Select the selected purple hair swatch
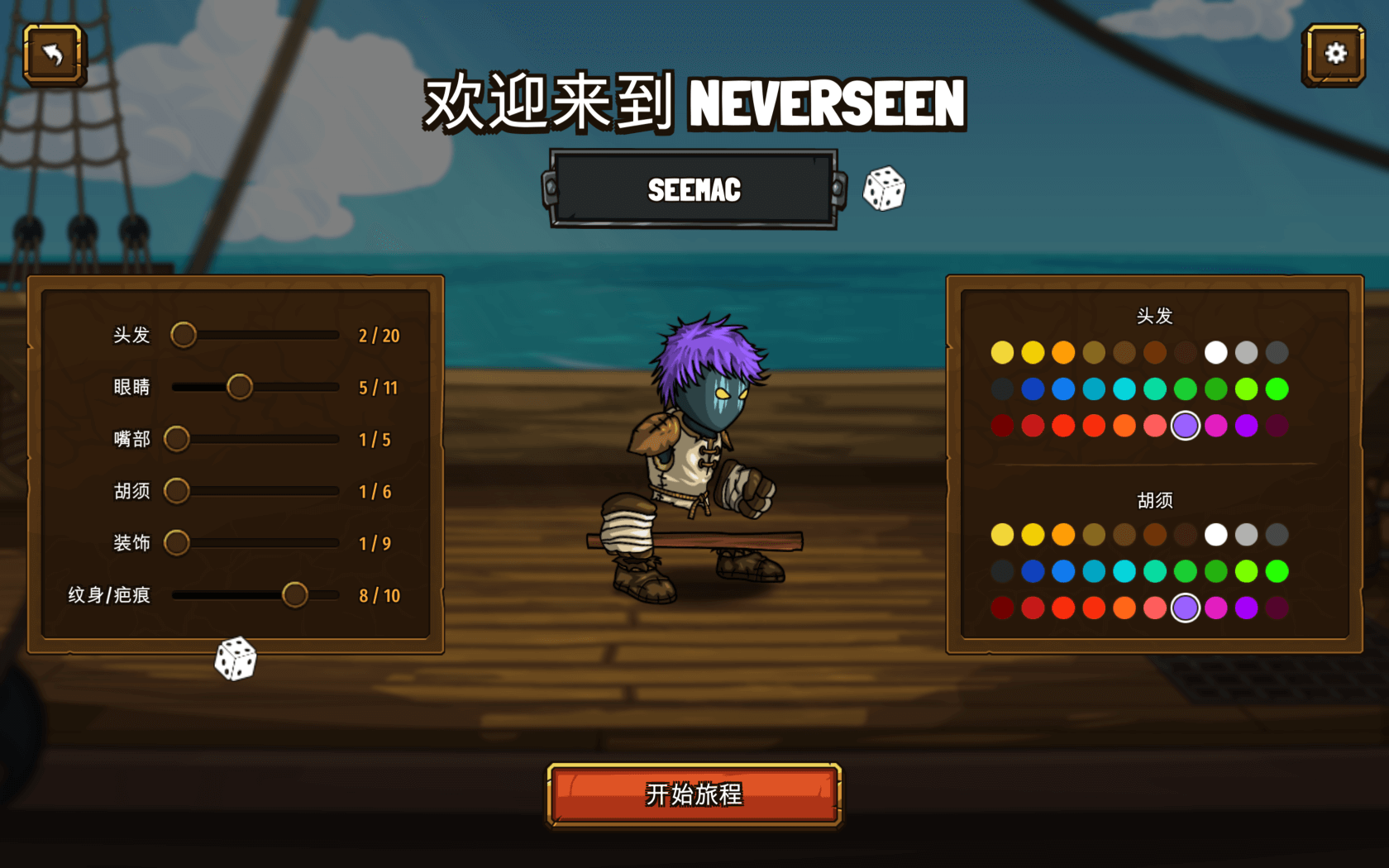1389x868 pixels. click(x=1186, y=426)
